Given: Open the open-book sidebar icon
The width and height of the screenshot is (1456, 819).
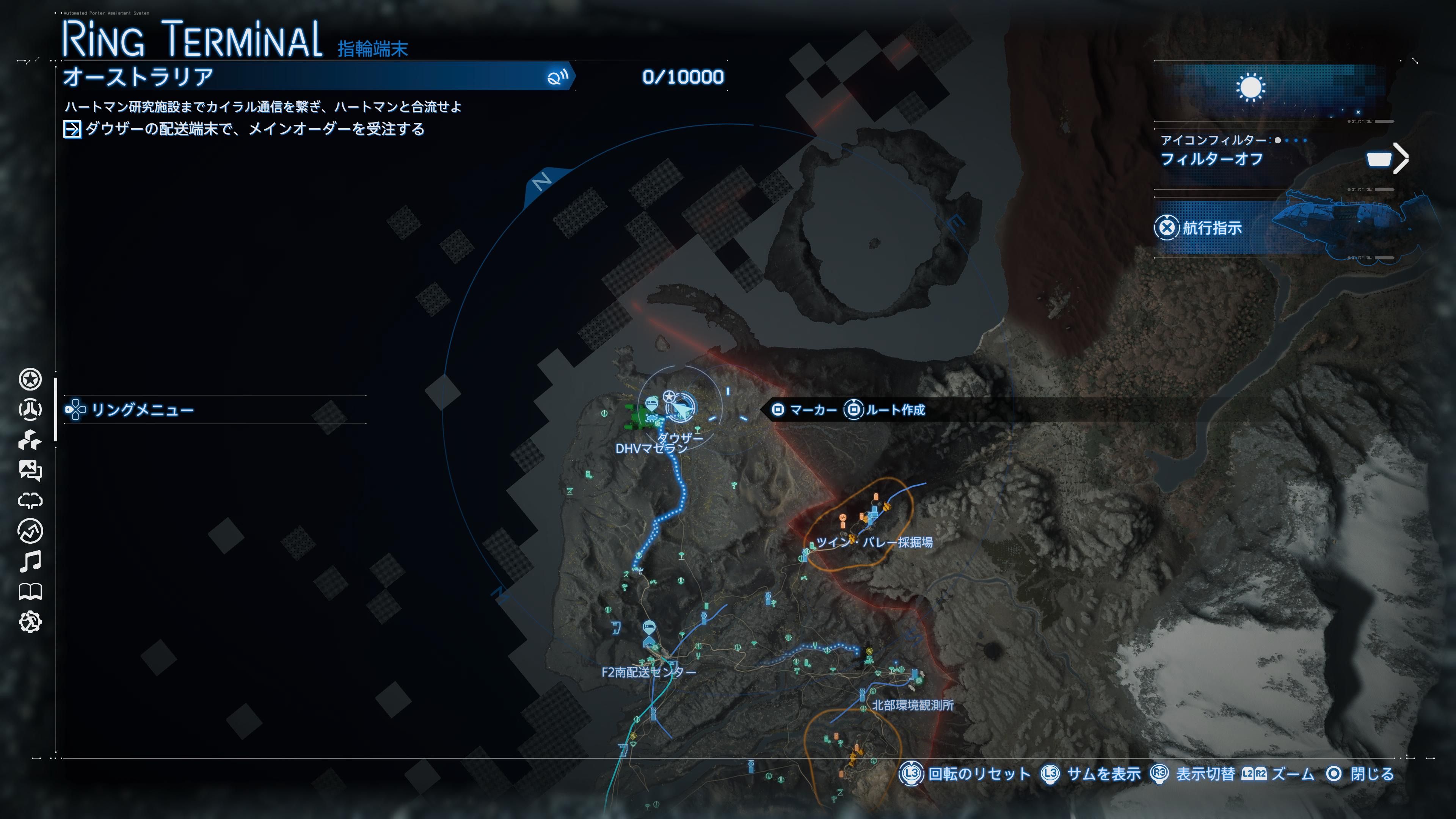Looking at the screenshot, I should pyautogui.click(x=30, y=592).
